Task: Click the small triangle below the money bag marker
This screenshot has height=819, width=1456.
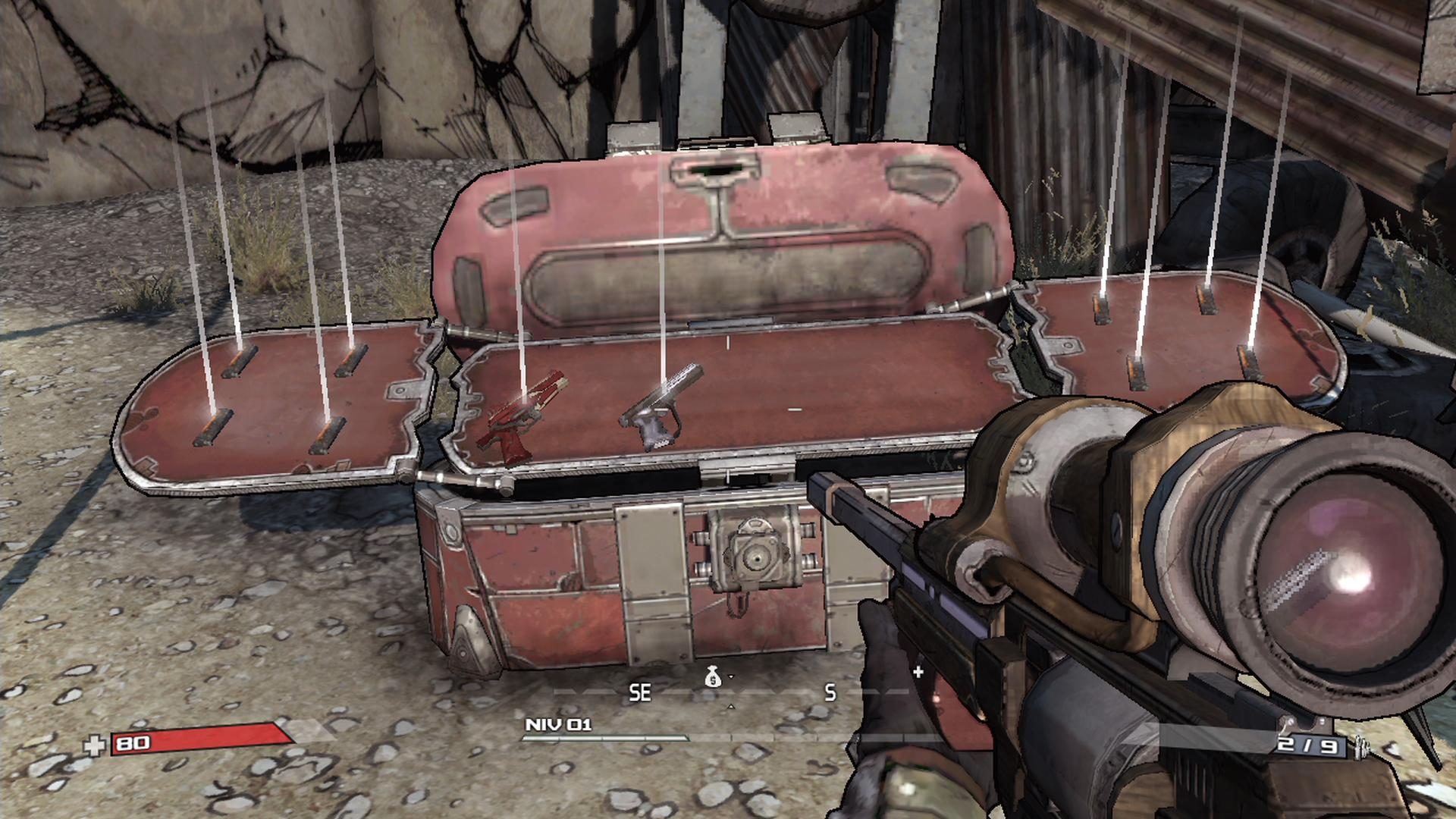Action: (x=730, y=676)
